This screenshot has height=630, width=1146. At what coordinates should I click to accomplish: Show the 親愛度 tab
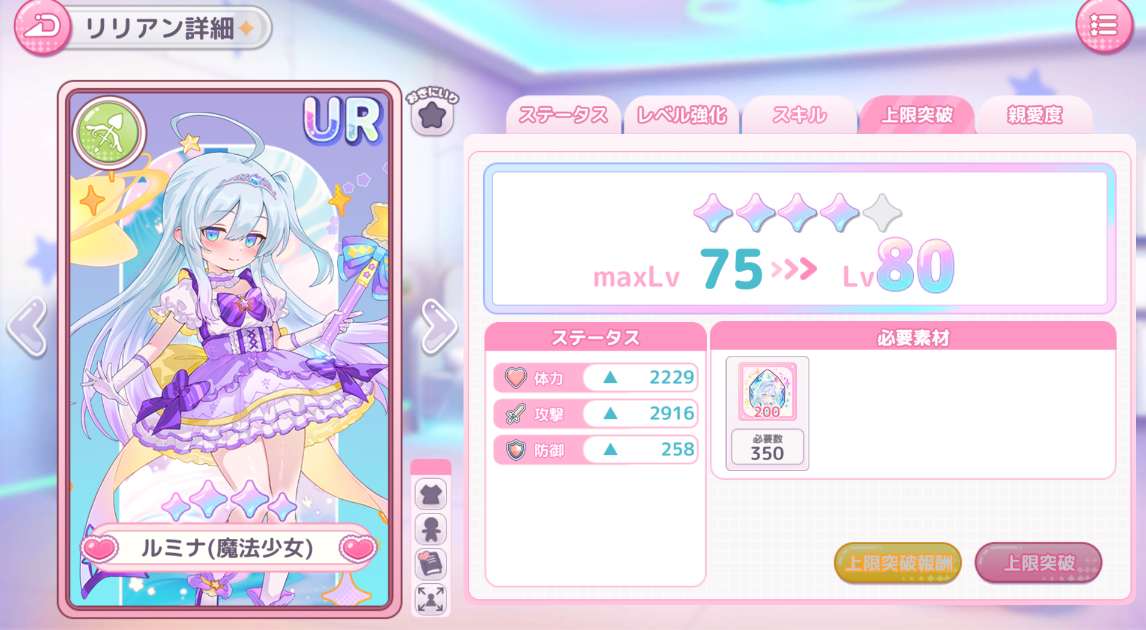click(x=1034, y=115)
